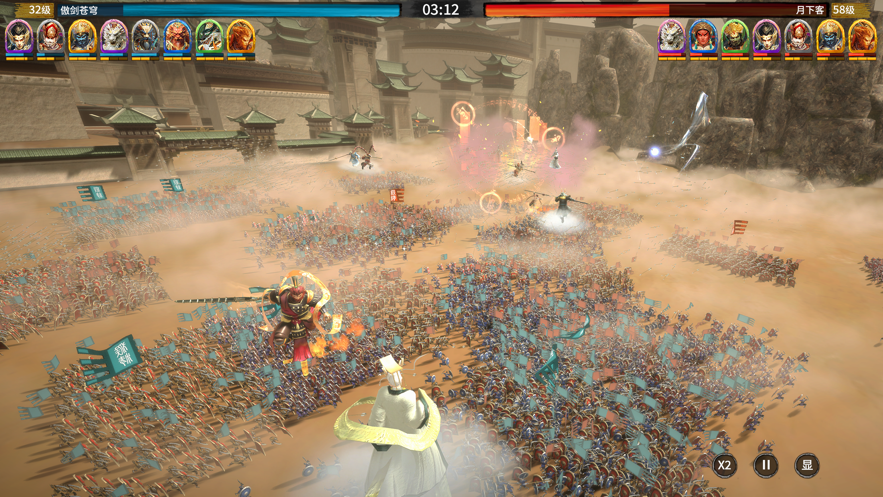Click the 显 display toggle button
The height and width of the screenshot is (497, 883).
[x=807, y=465]
